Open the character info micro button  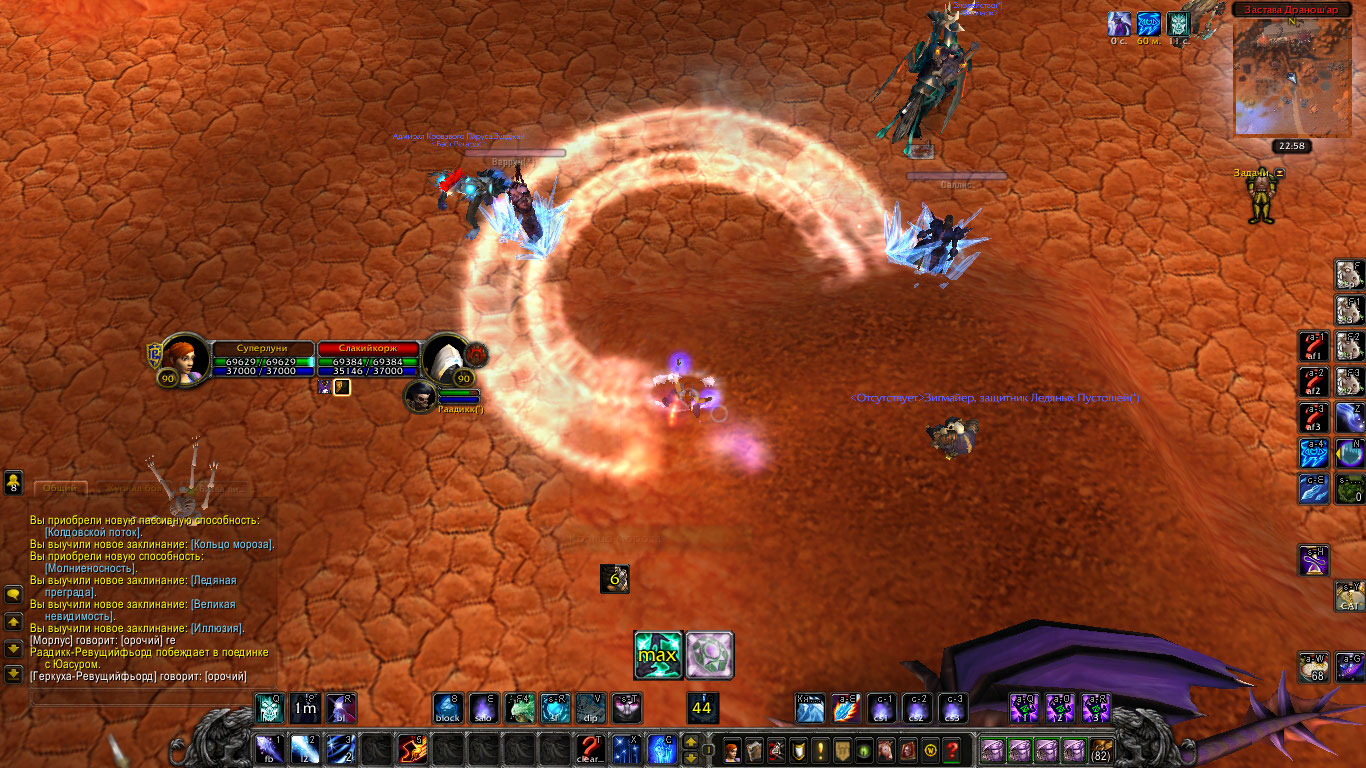tap(733, 750)
